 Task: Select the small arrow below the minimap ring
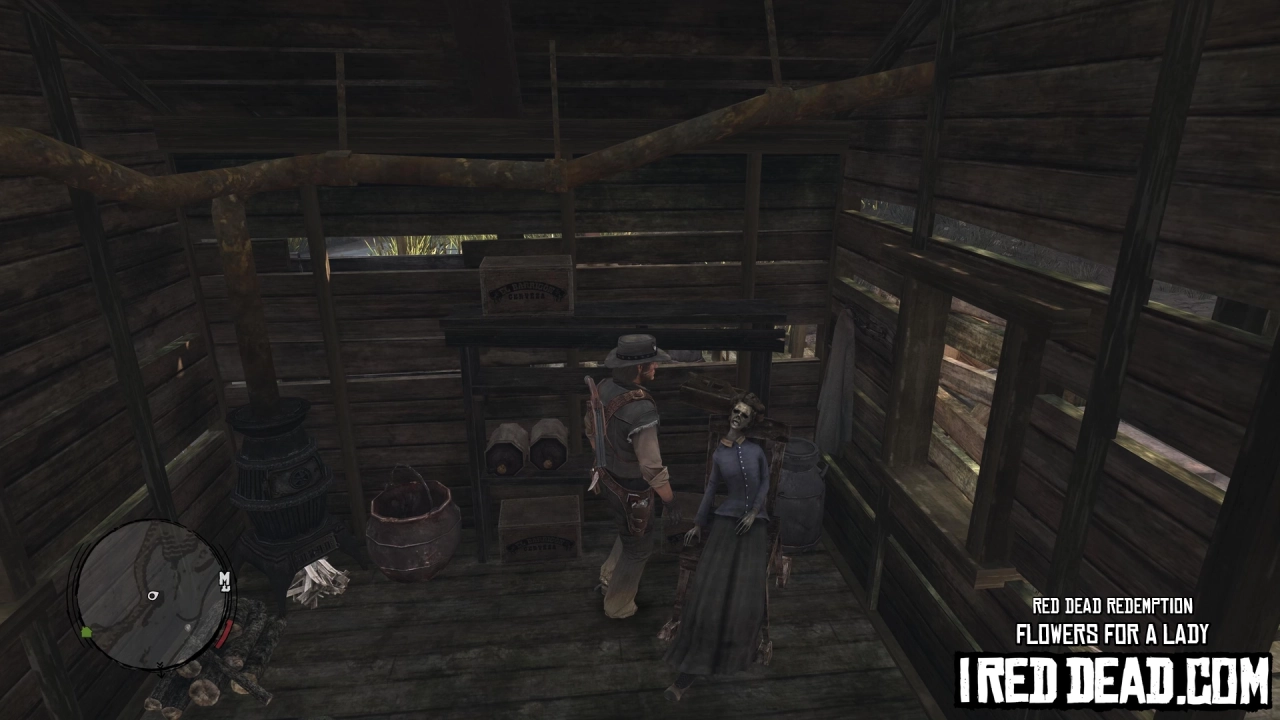click(161, 670)
